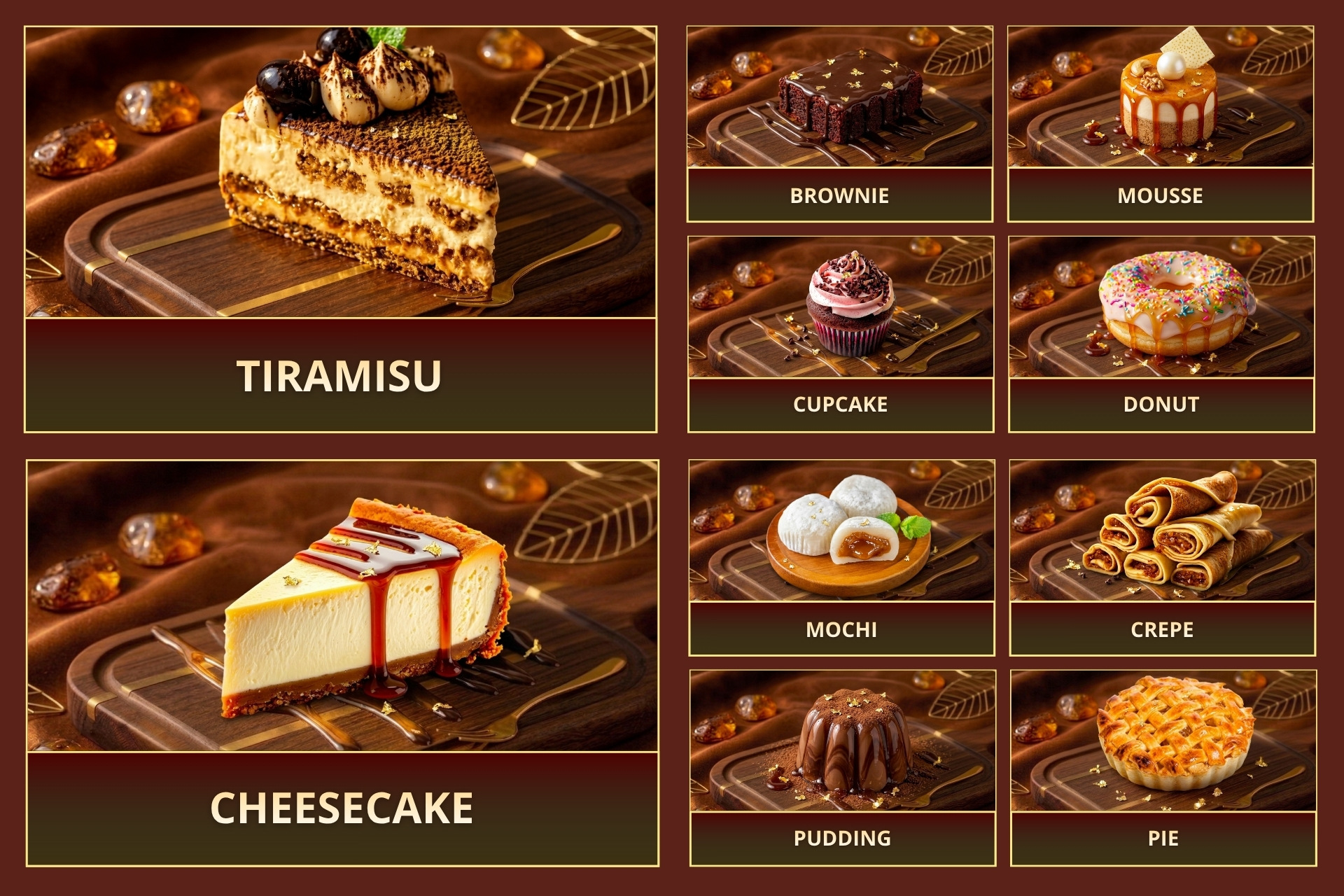1344x896 pixels.
Task: Choose the Cupcake tile
Action: 840,334
